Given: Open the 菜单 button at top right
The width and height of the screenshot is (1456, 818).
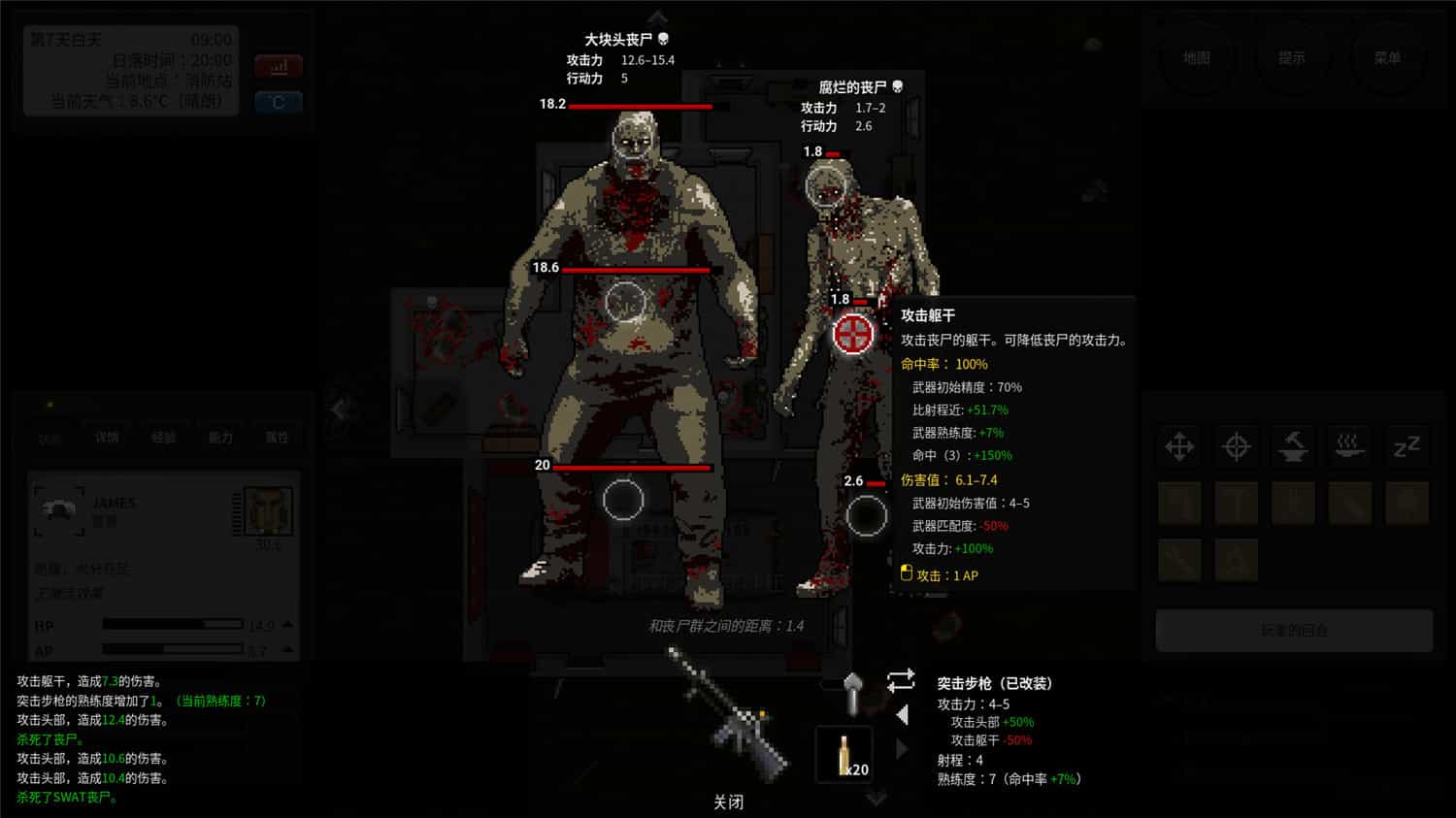Looking at the screenshot, I should 1390,58.
